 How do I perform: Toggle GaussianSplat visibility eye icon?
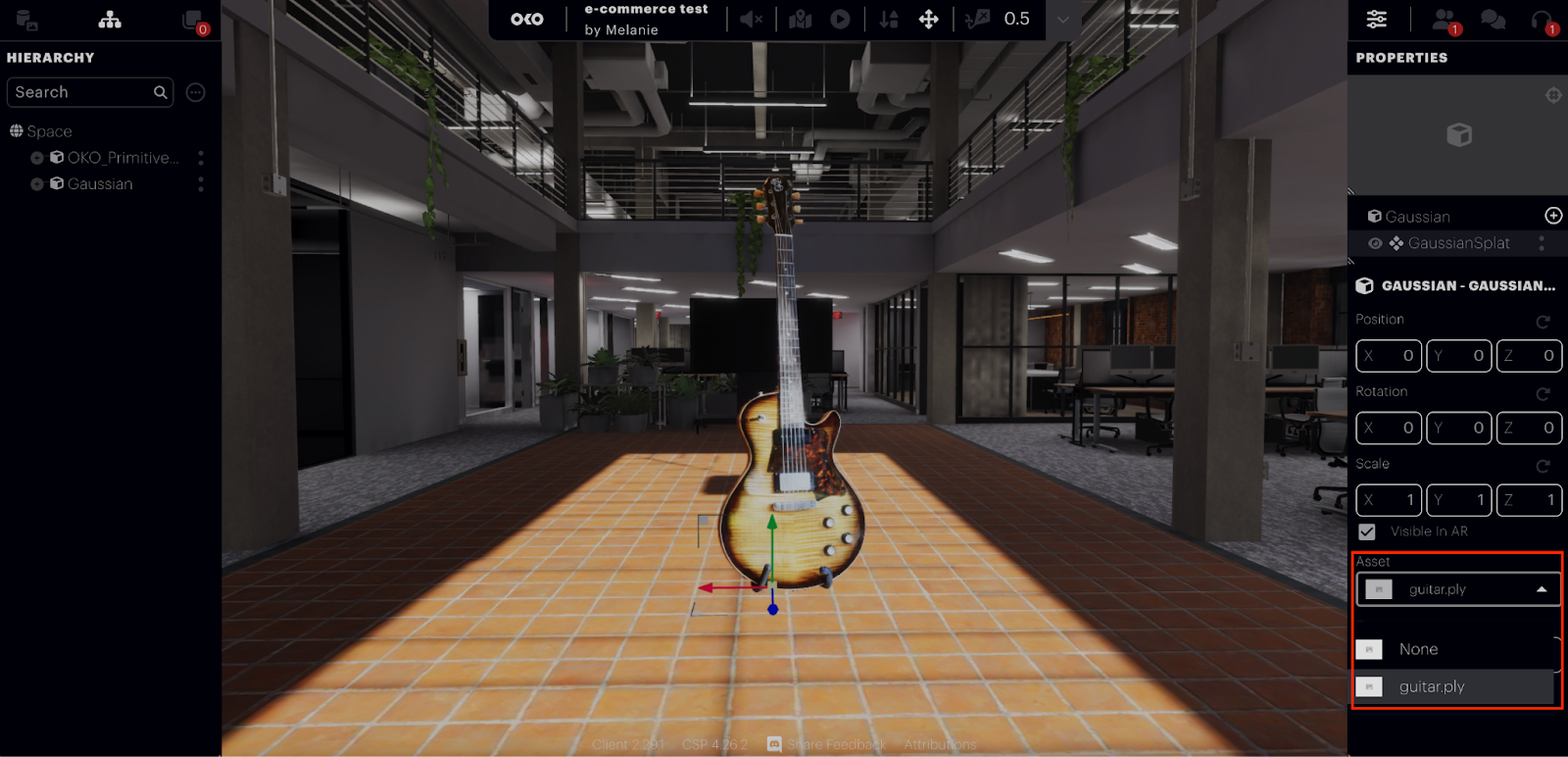[x=1376, y=243]
